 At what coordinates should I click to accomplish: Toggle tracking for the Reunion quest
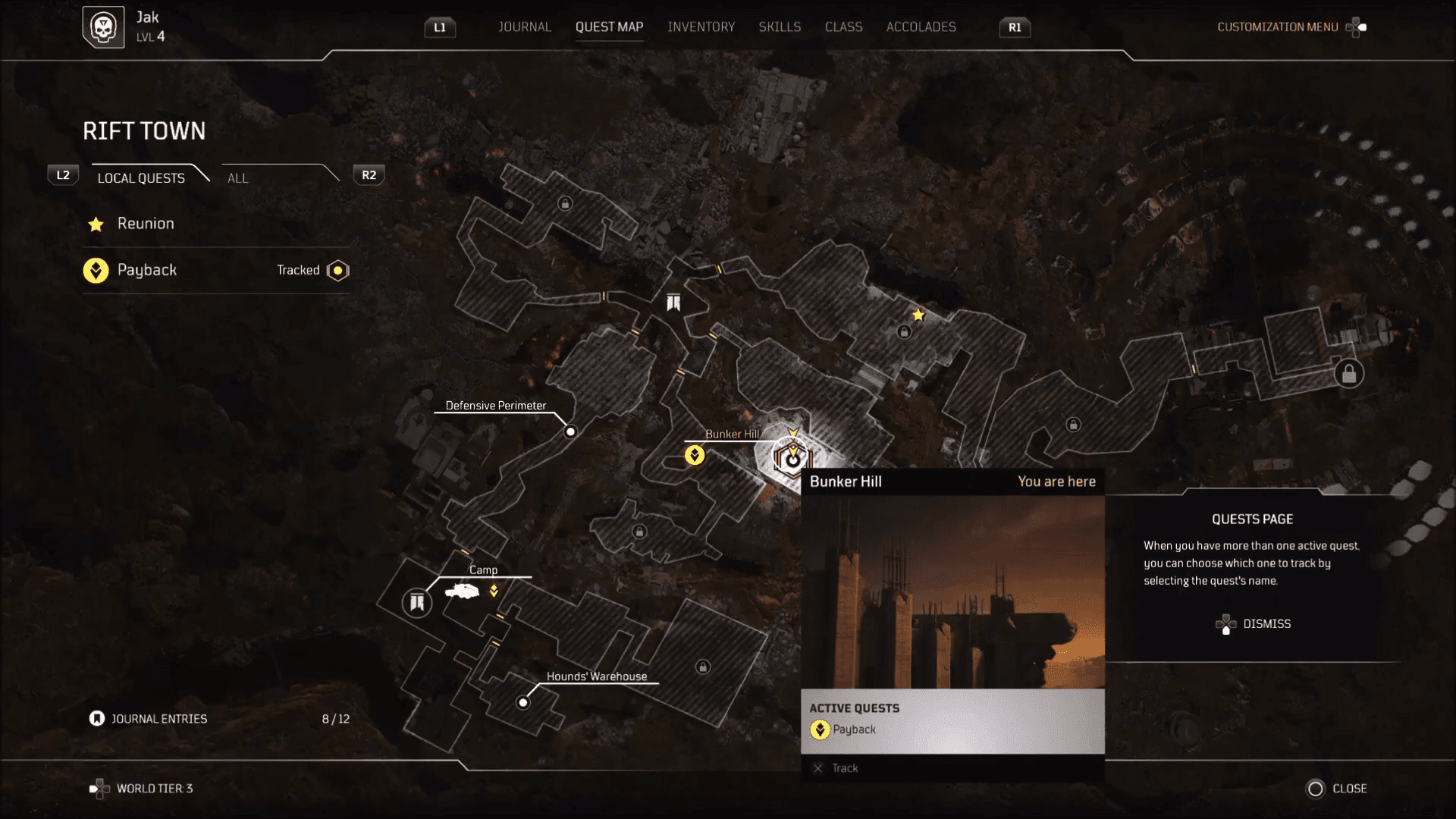click(x=144, y=224)
